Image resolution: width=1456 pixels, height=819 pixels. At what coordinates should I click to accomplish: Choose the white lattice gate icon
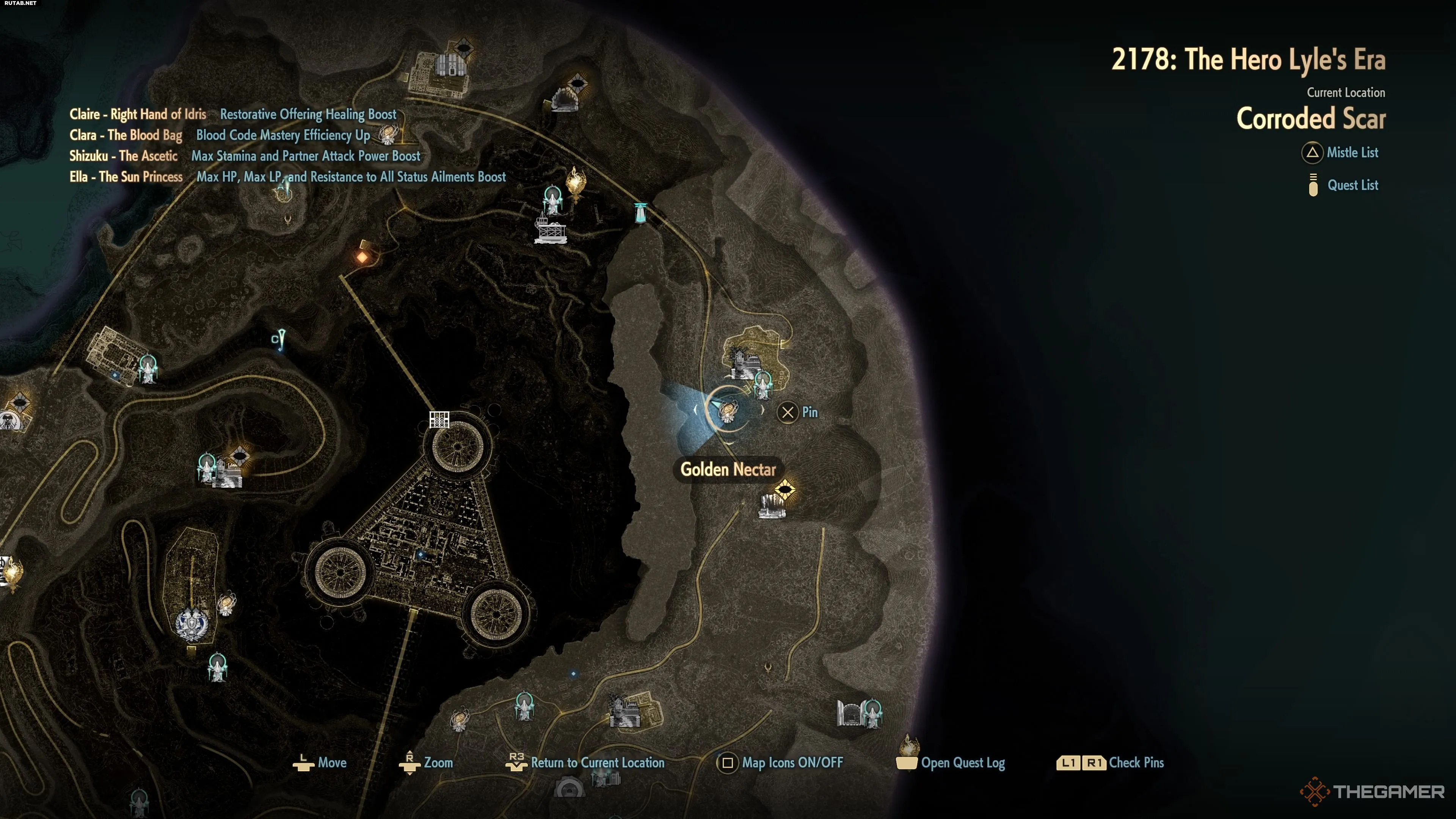439,419
